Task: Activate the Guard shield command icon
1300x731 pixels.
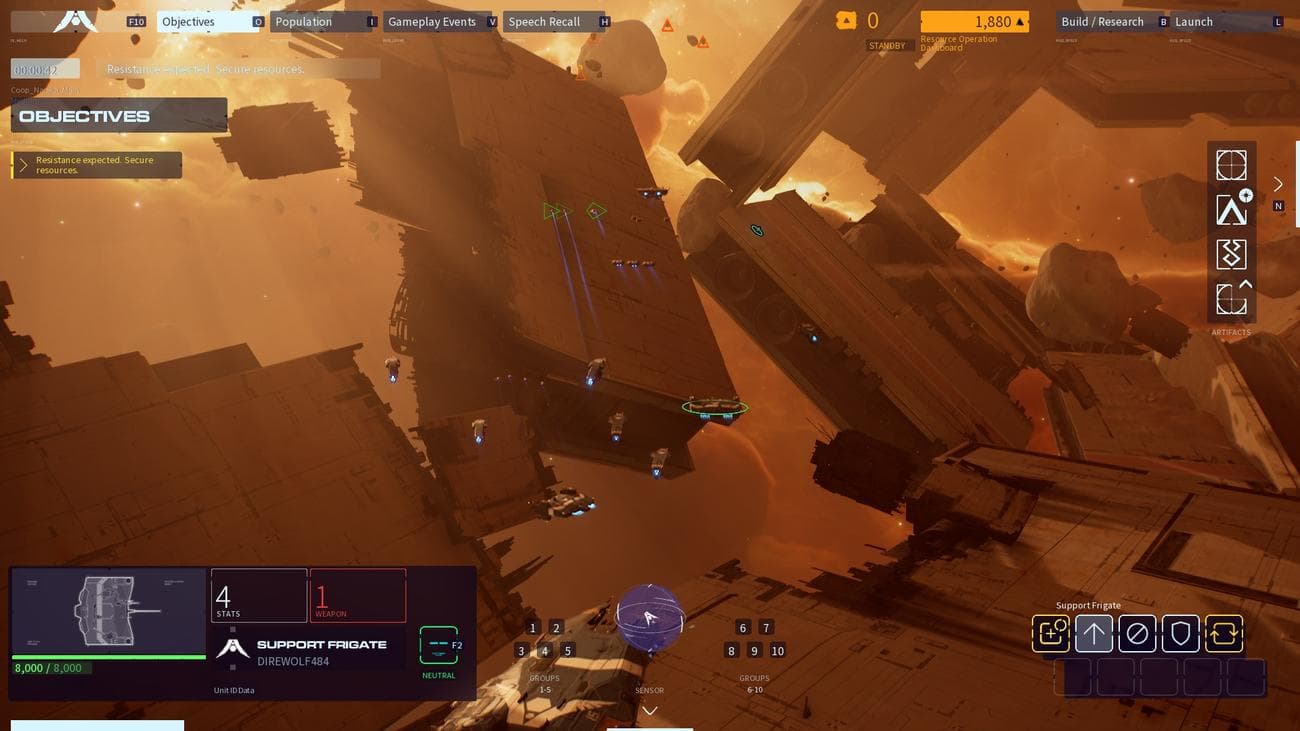Action: (x=1180, y=632)
